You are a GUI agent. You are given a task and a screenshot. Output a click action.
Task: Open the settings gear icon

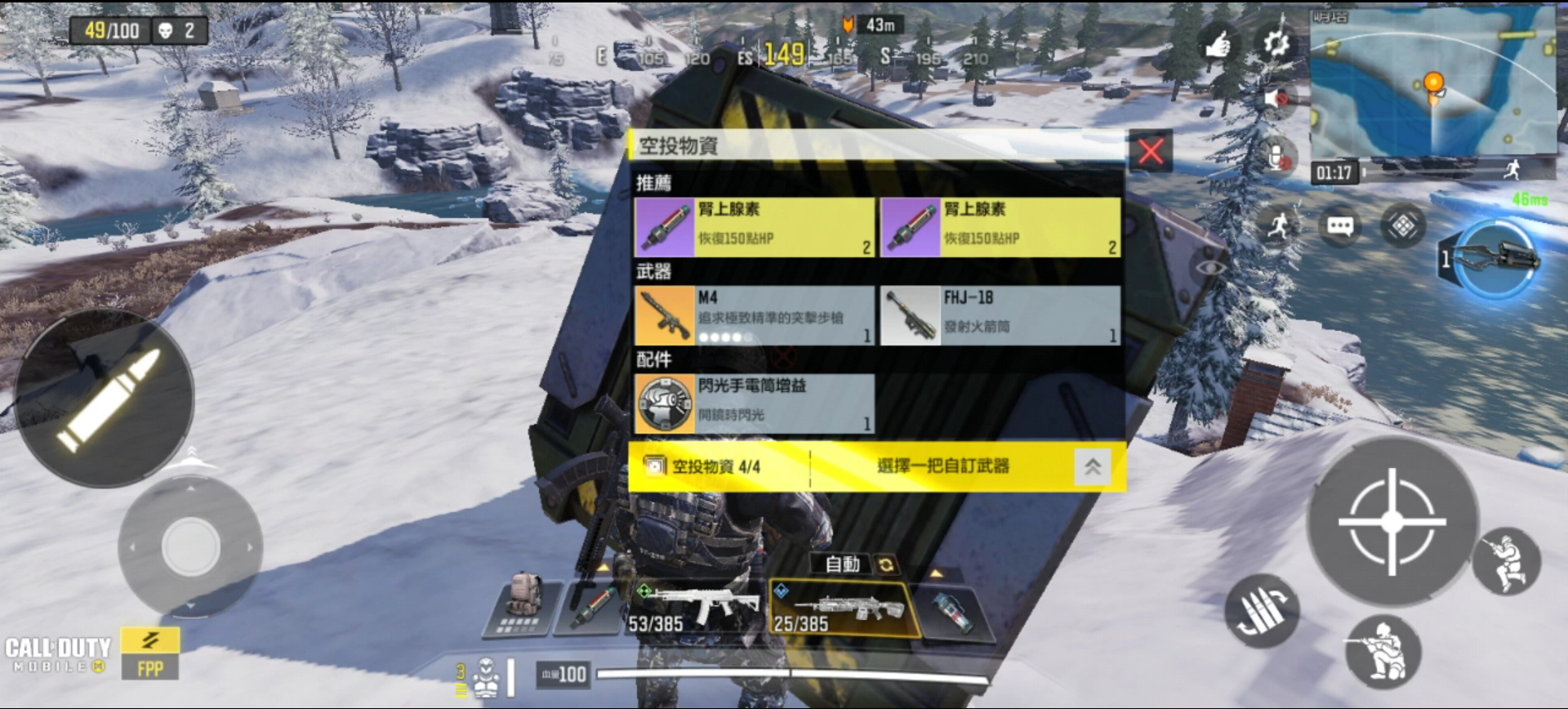(x=1276, y=42)
